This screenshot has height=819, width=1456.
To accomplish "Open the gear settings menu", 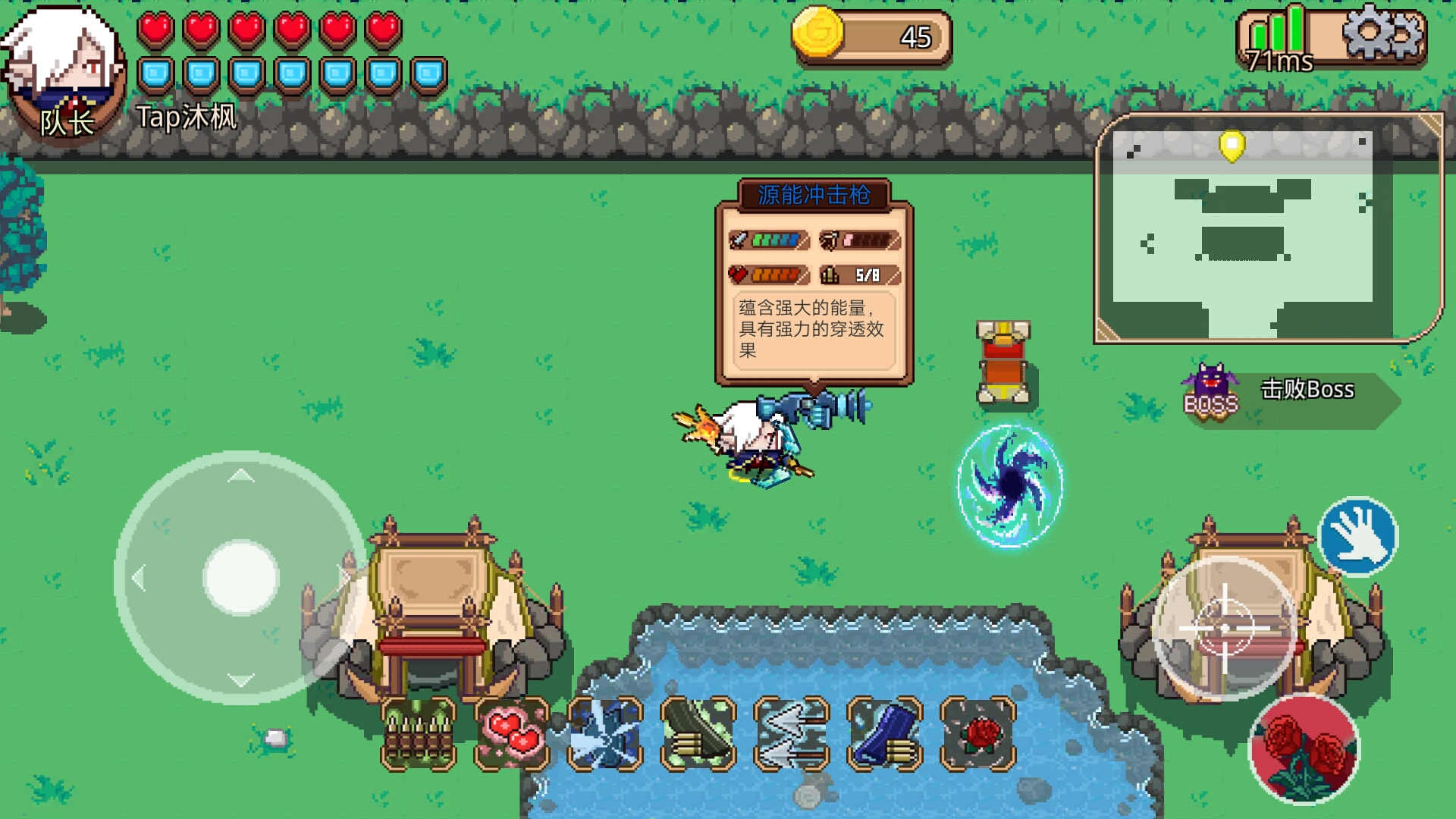I will point(1382,34).
